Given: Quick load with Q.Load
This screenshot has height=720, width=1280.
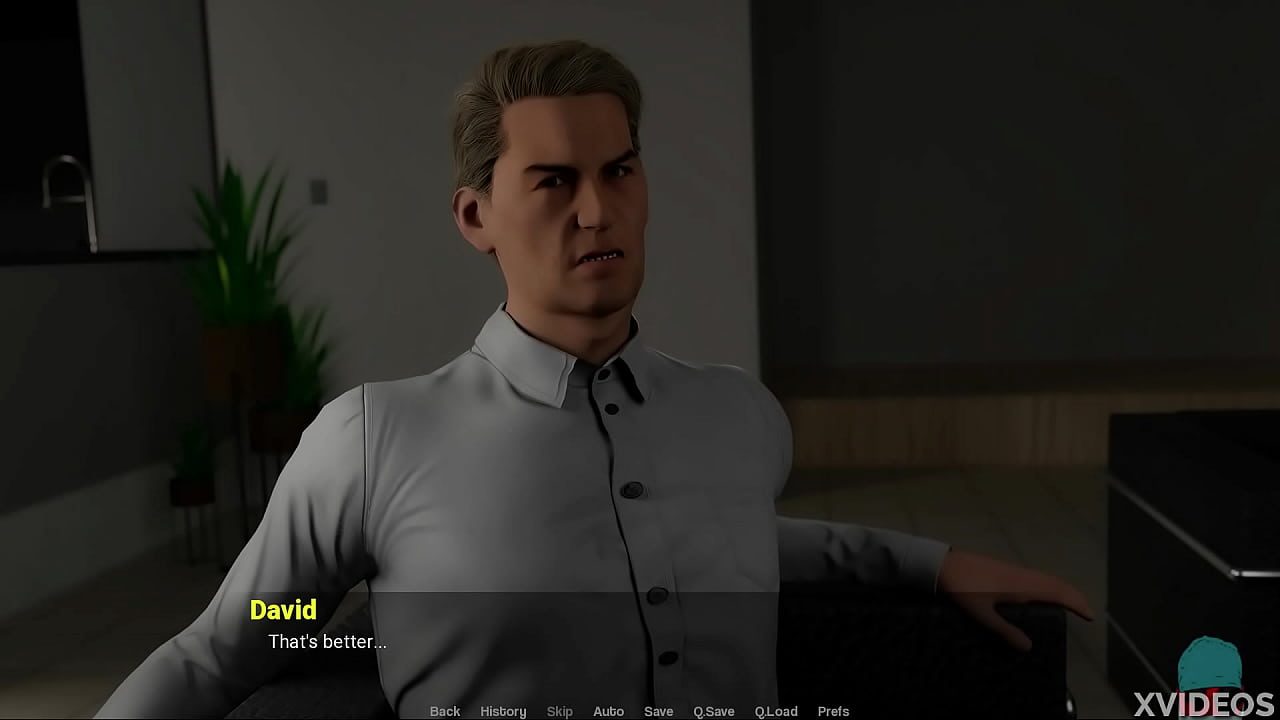Looking at the screenshot, I should click(x=776, y=711).
